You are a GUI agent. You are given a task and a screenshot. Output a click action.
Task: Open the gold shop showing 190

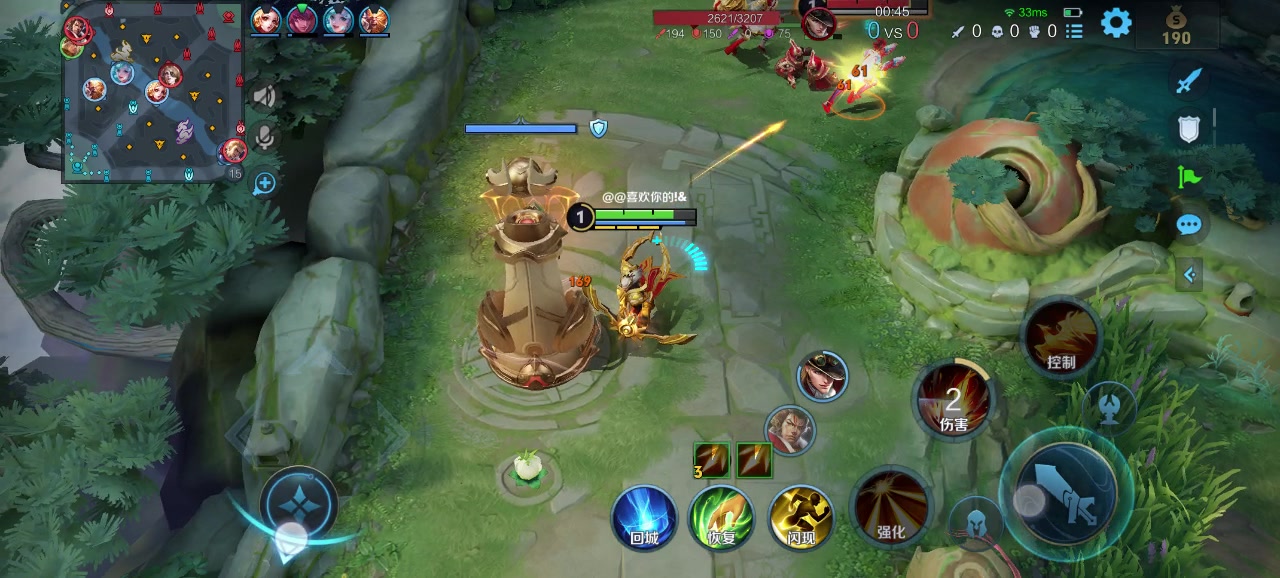pos(1176,25)
